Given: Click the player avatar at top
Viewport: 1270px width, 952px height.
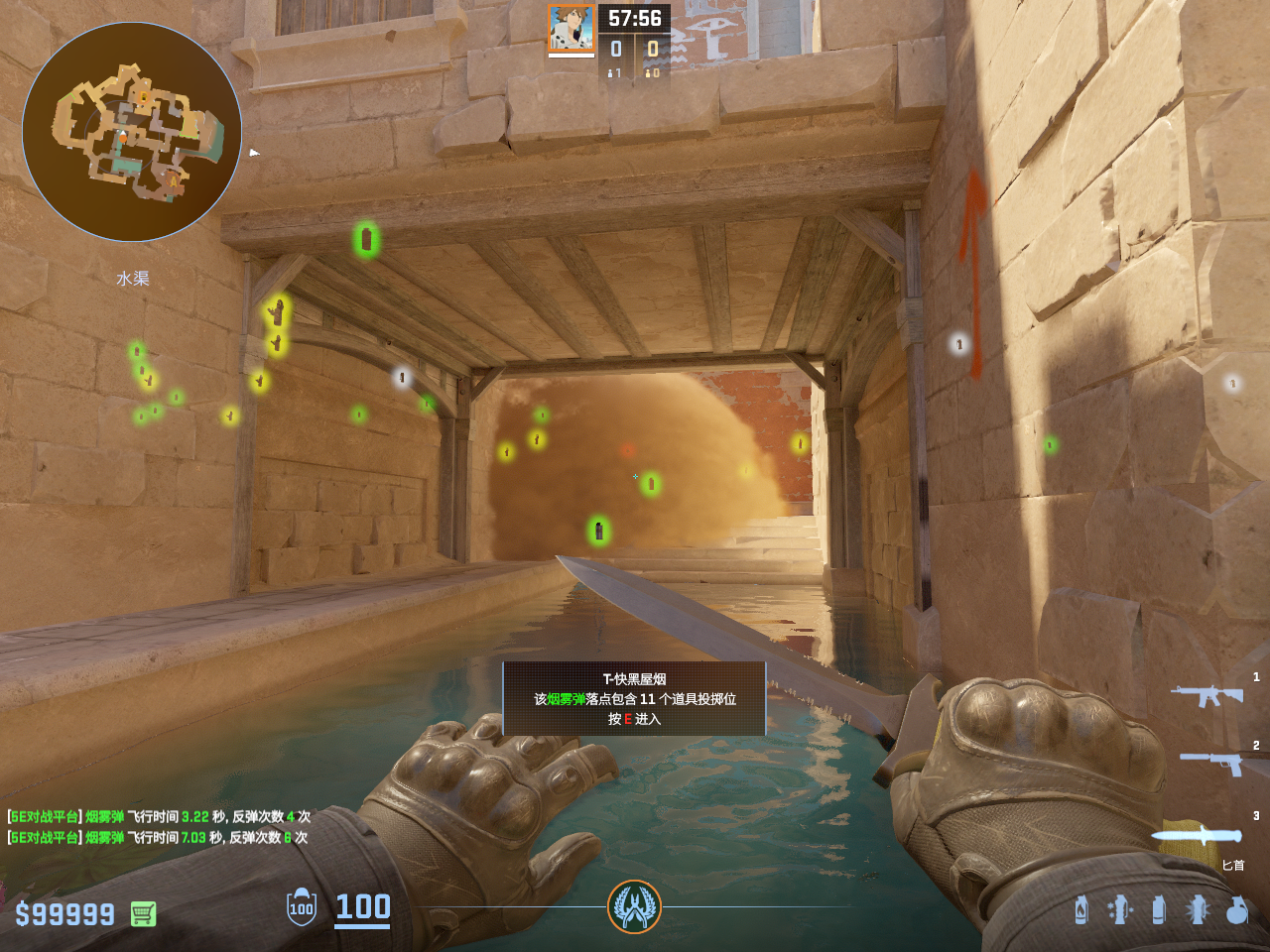Looking at the screenshot, I should [571, 29].
